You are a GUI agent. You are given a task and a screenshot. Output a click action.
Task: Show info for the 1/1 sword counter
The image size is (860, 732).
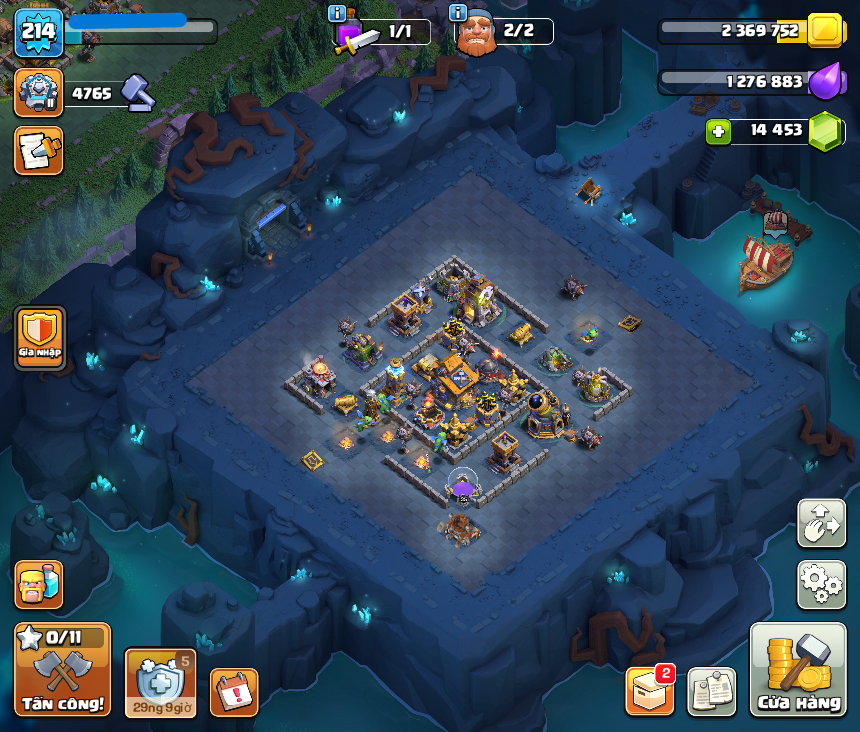coord(338,14)
